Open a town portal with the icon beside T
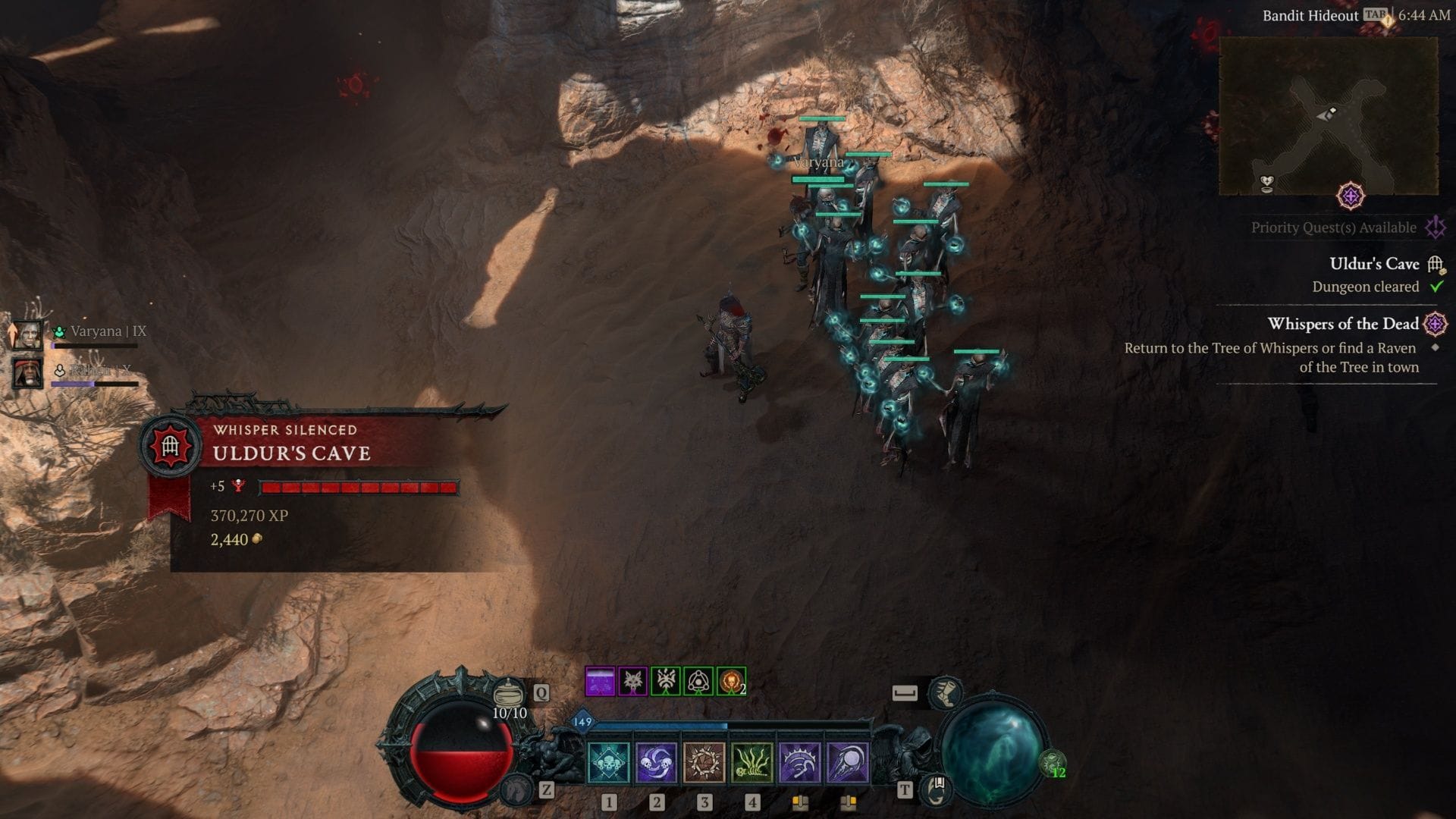This screenshot has width=1456, height=819. click(936, 791)
